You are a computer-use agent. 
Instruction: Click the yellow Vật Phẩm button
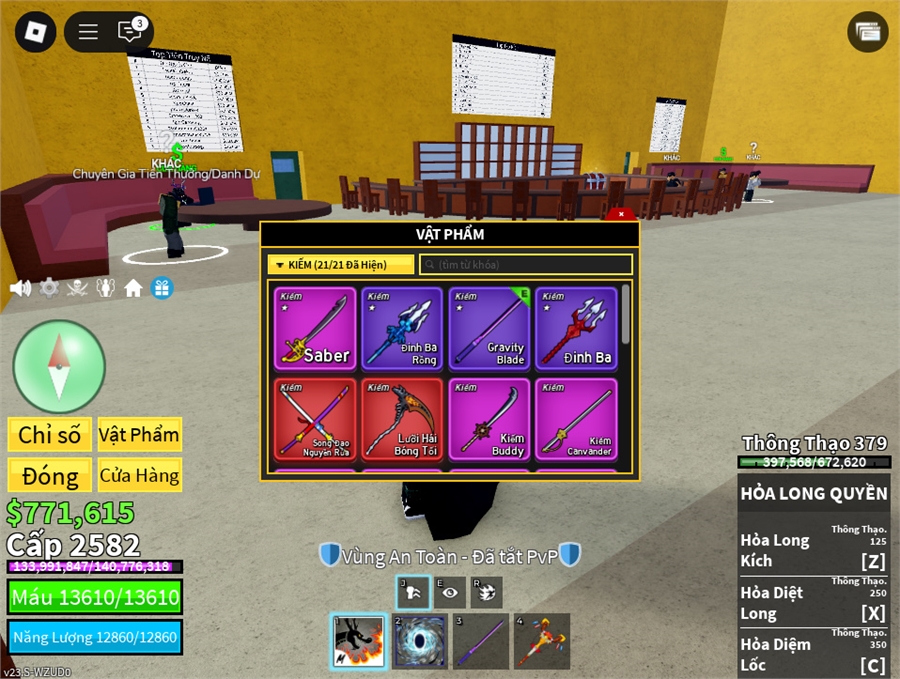click(x=139, y=434)
